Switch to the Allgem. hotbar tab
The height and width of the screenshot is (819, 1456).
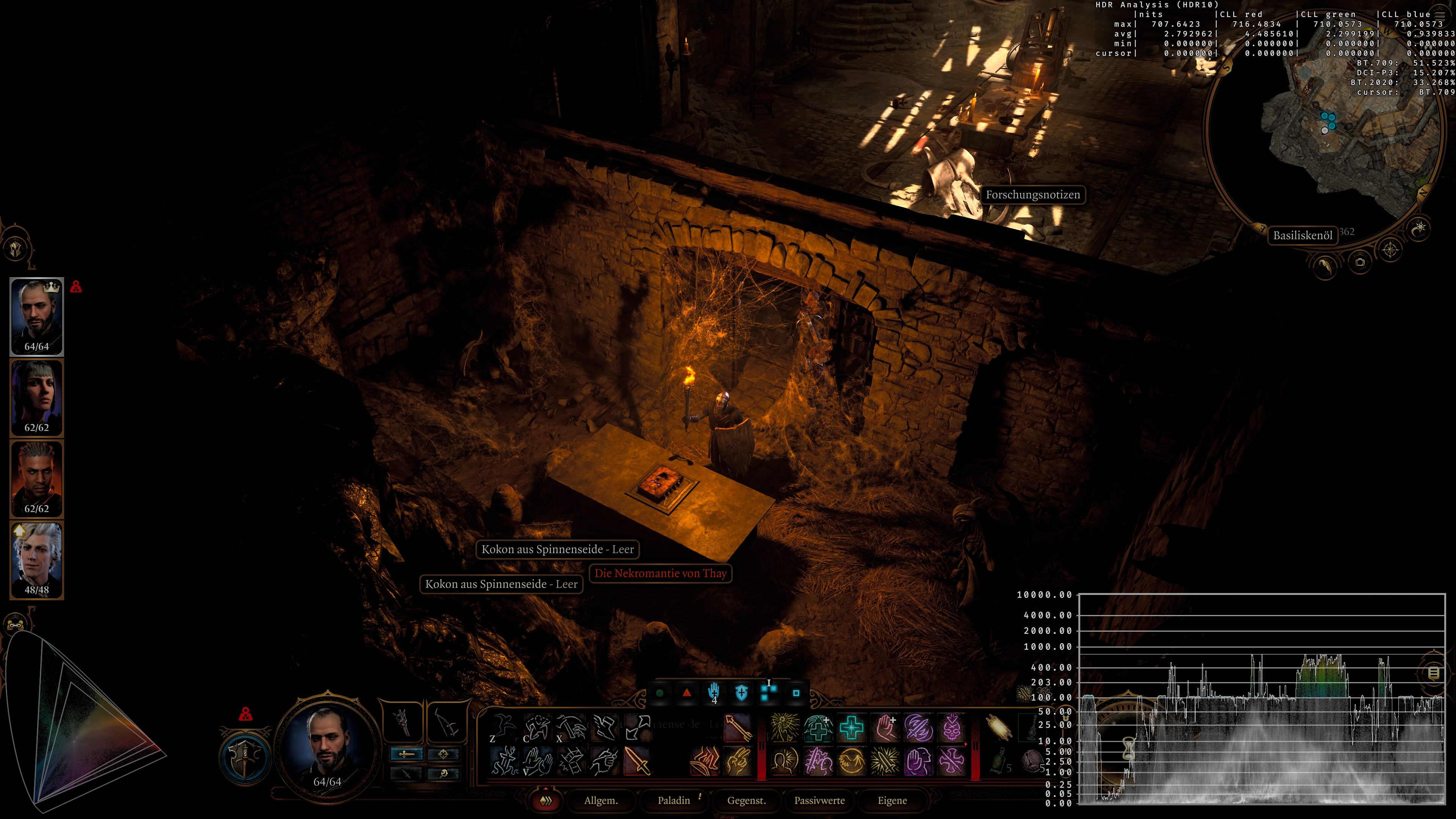pos(601,800)
